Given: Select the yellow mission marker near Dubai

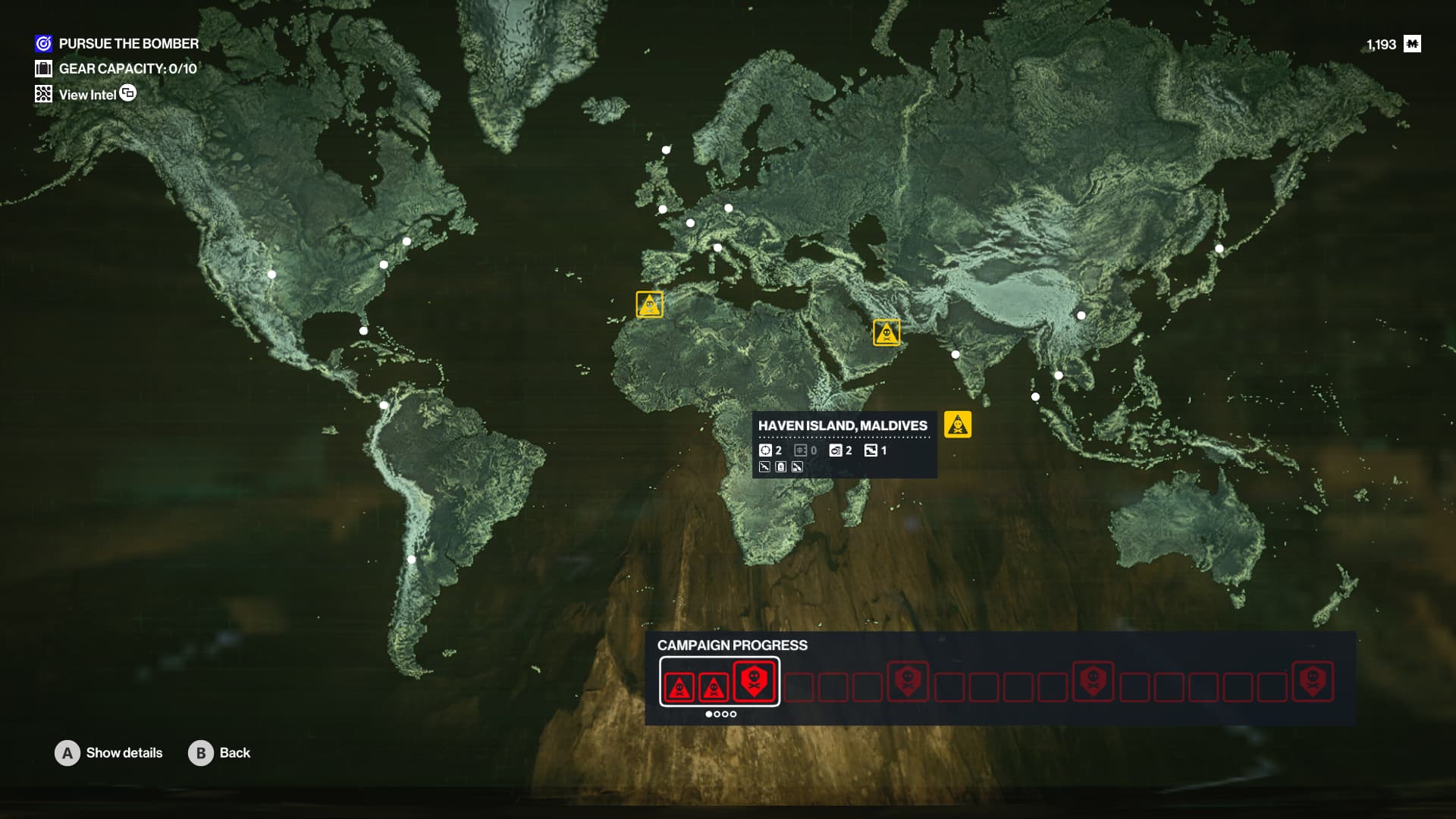Looking at the screenshot, I should click(x=886, y=333).
